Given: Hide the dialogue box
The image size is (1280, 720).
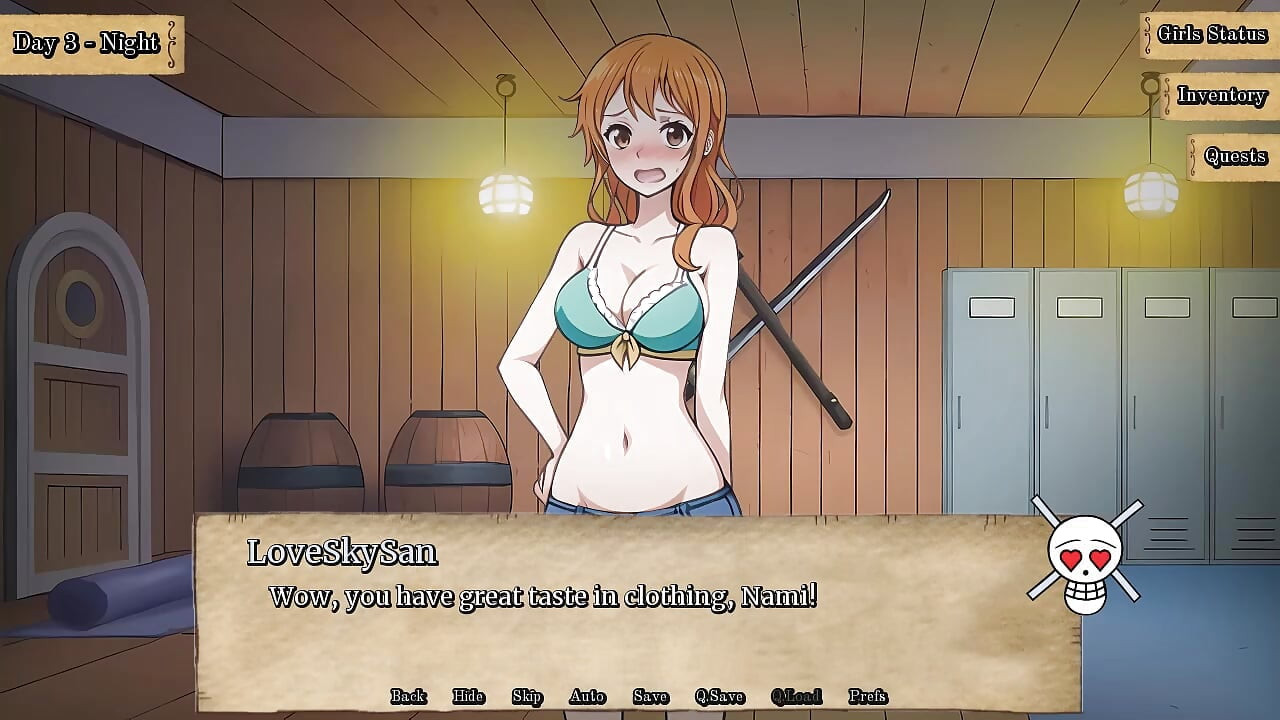Looking at the screenshot, I should pyautogui.click(x=468, y=695).
